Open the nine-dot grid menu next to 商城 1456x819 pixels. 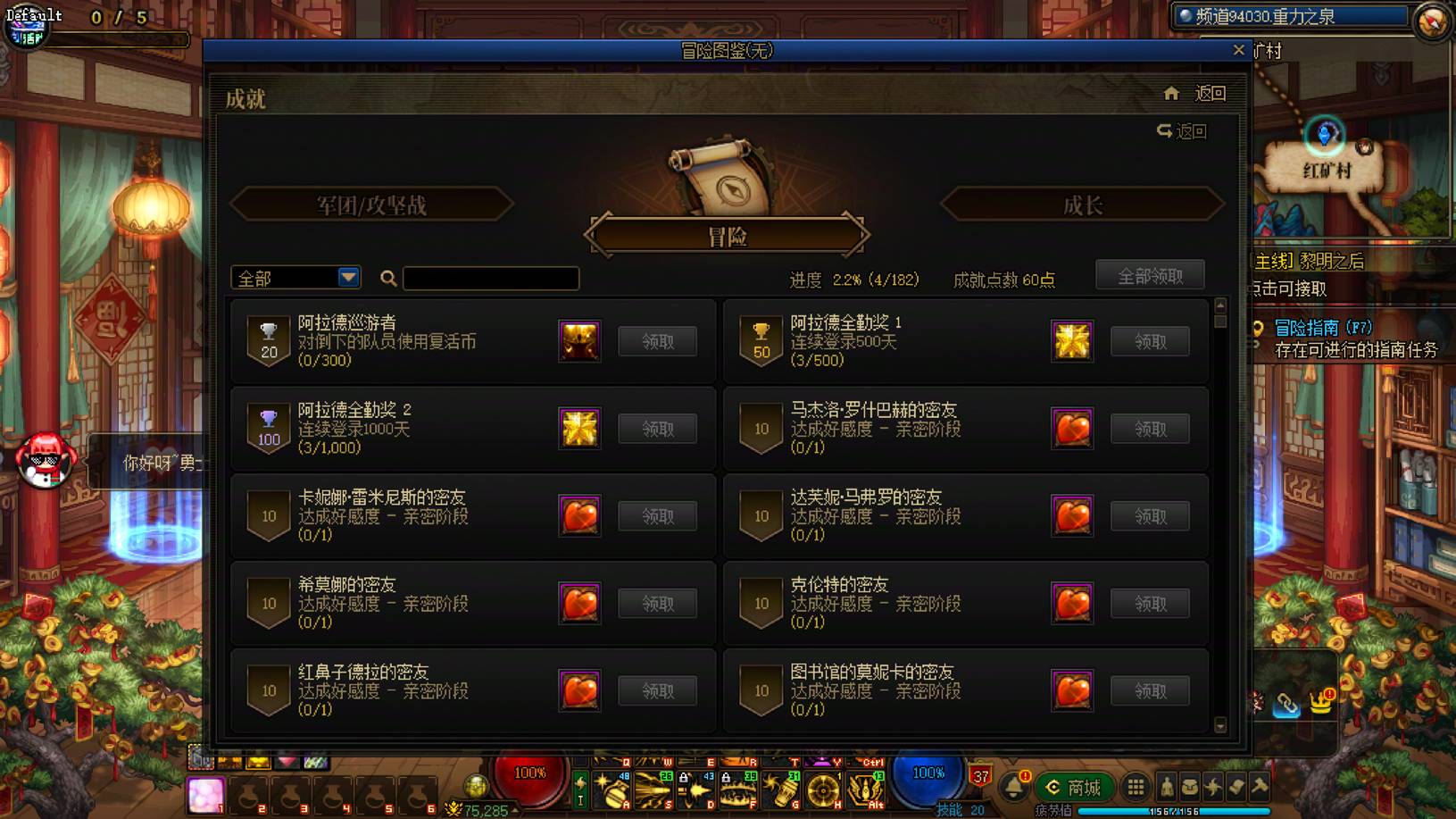click(1136, 788)
